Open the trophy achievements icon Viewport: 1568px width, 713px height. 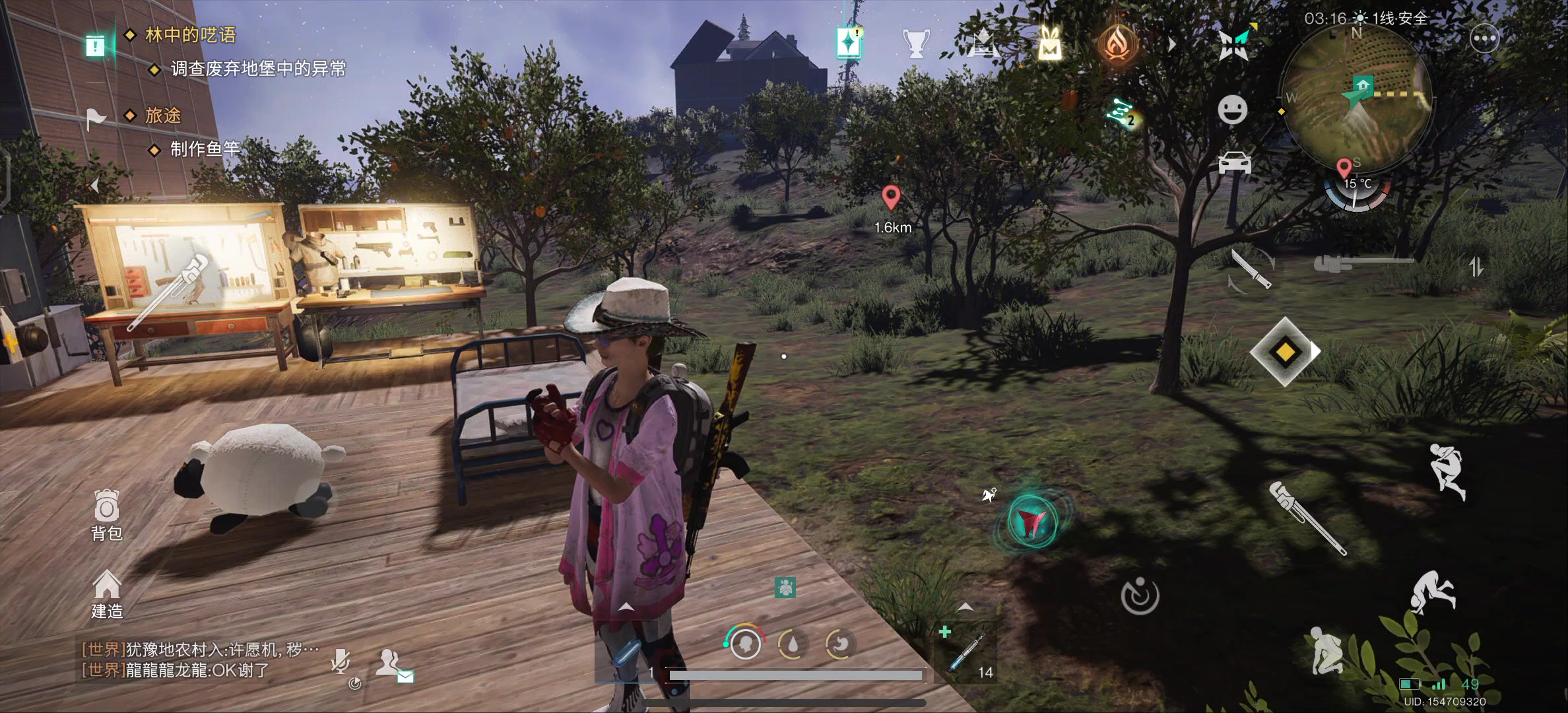click(x=915, y=44)
